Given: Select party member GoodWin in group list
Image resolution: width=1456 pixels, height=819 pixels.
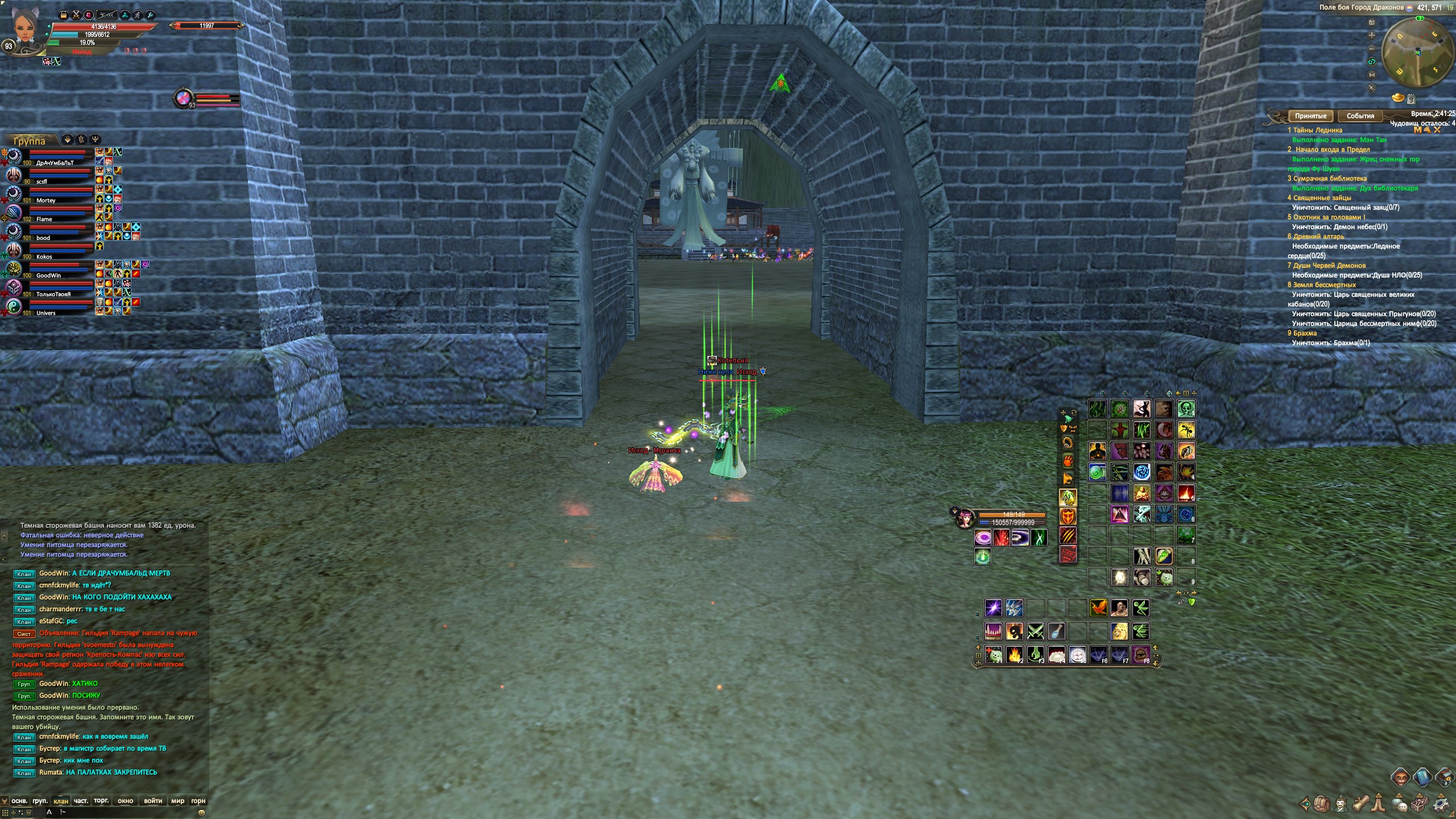Looking at the screenshot, I should (x=48, y=276).
